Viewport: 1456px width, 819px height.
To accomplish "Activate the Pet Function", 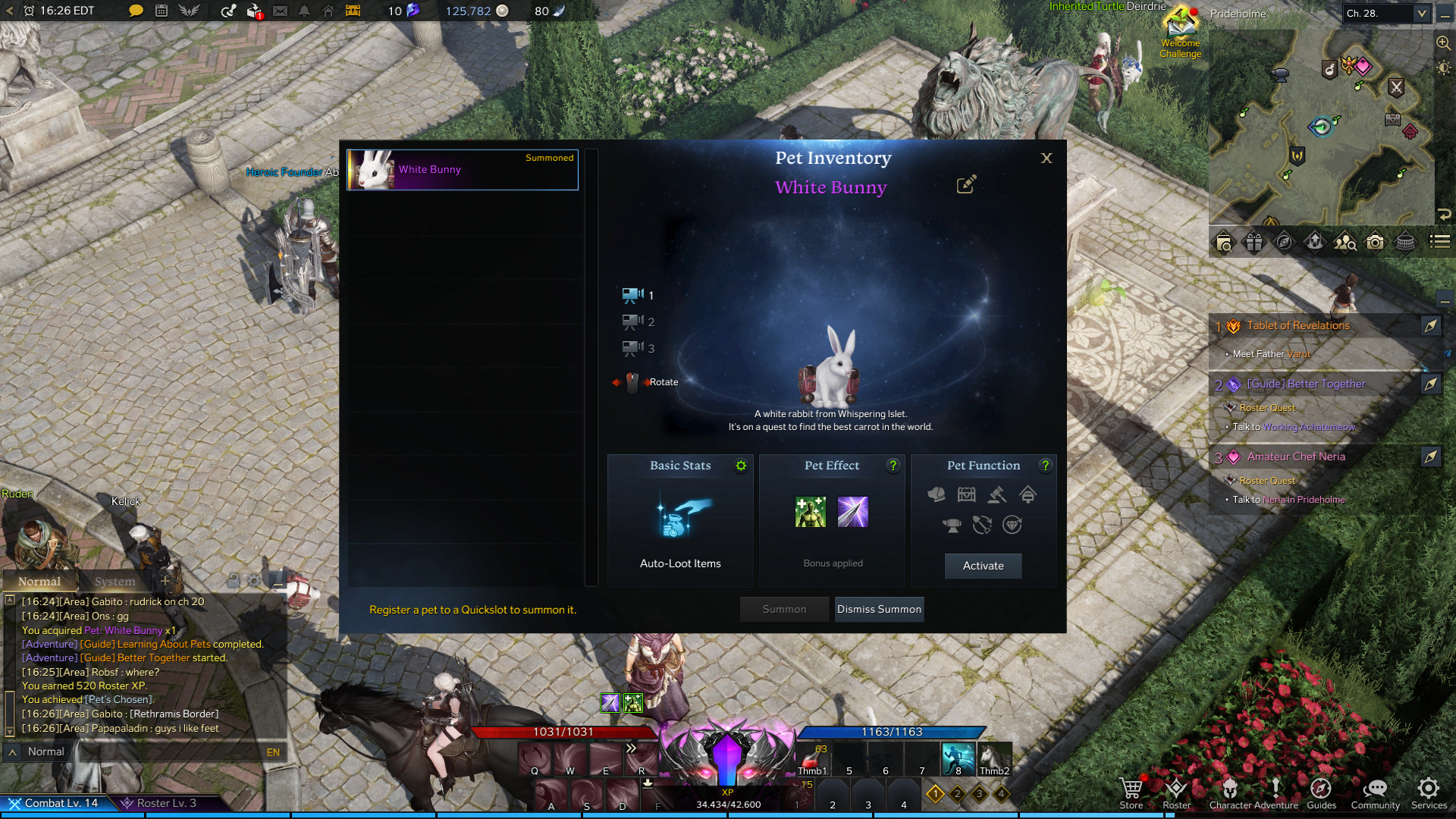I will pos(983,566).
